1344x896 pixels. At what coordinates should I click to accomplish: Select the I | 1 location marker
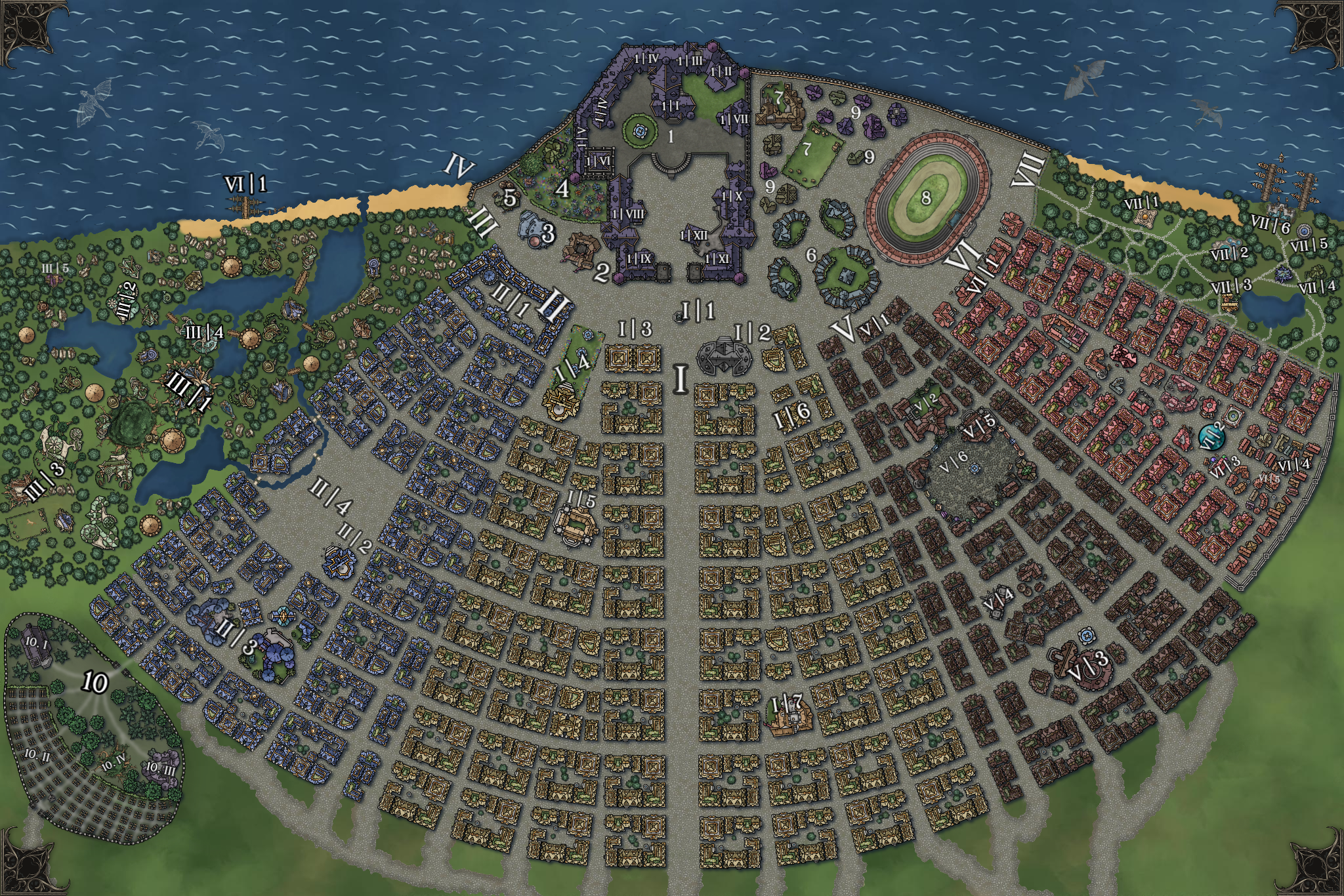pyautogui.click(x=698, y=310)
